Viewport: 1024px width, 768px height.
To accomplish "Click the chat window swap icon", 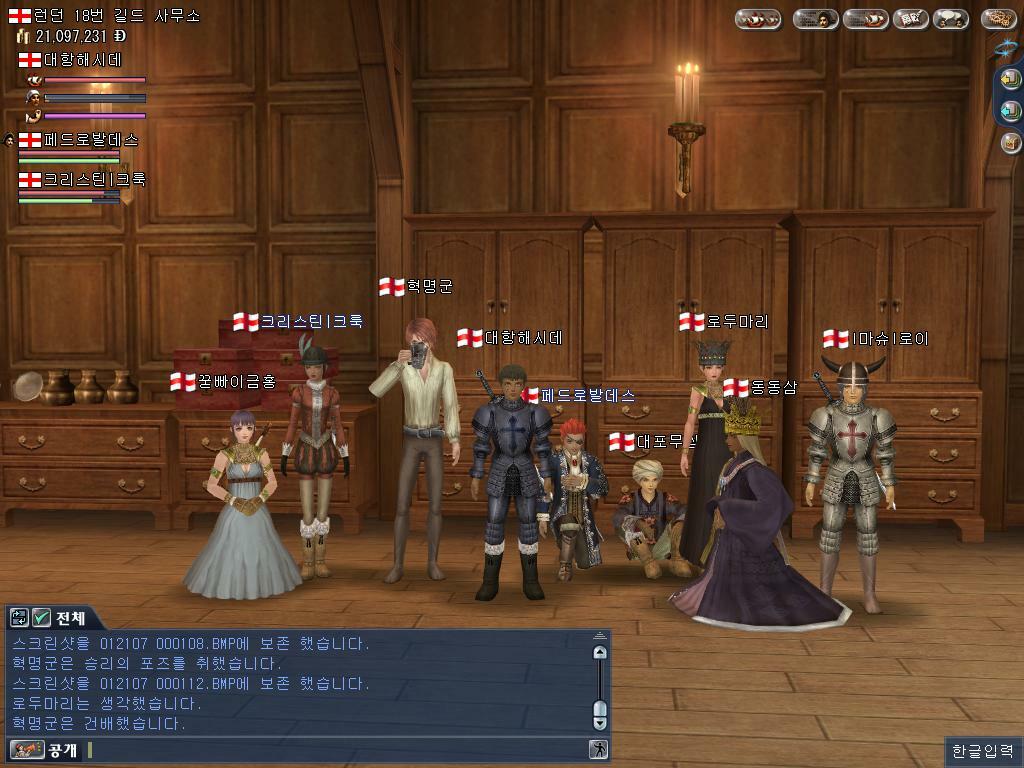I will tap(20, 617).
